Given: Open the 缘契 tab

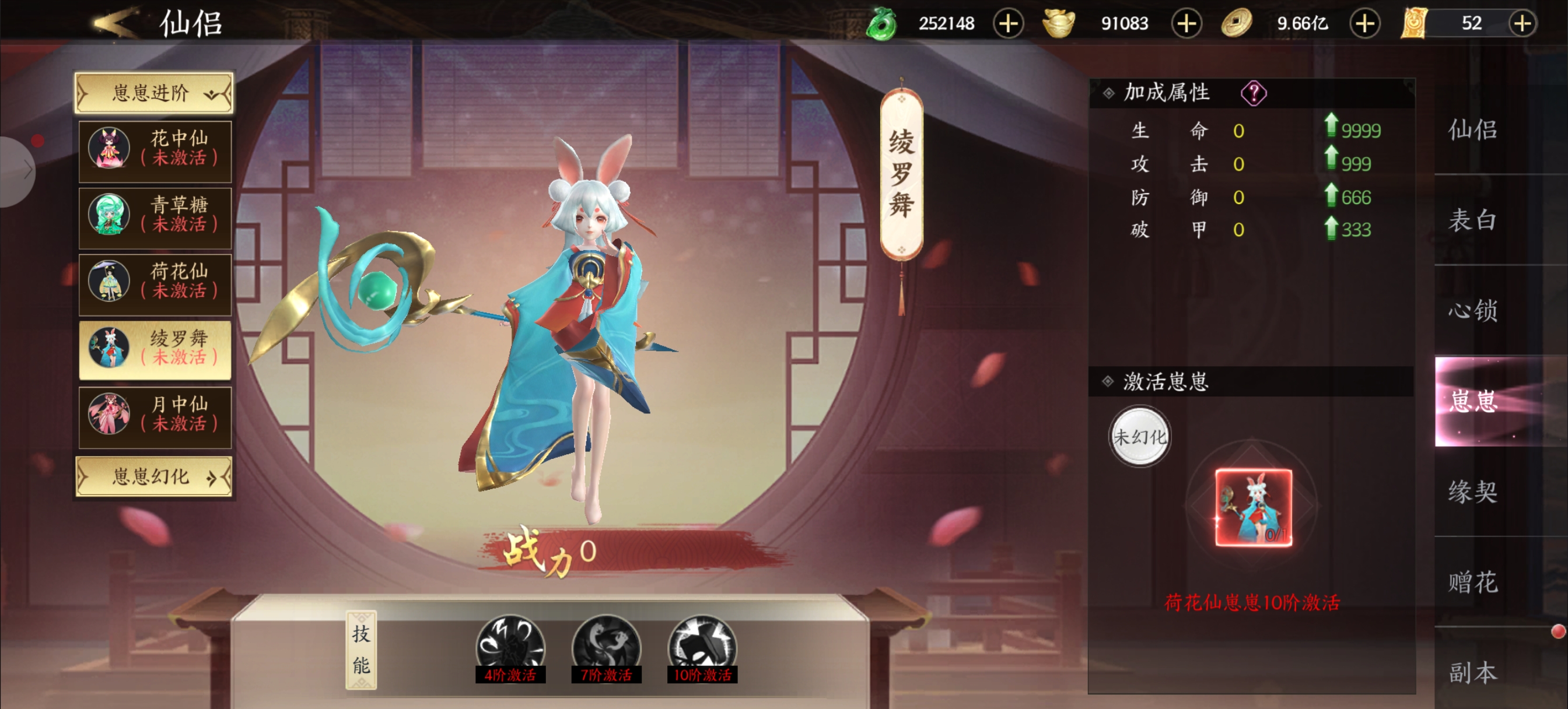Looking at the screenshot, I should pos(1472,491).
